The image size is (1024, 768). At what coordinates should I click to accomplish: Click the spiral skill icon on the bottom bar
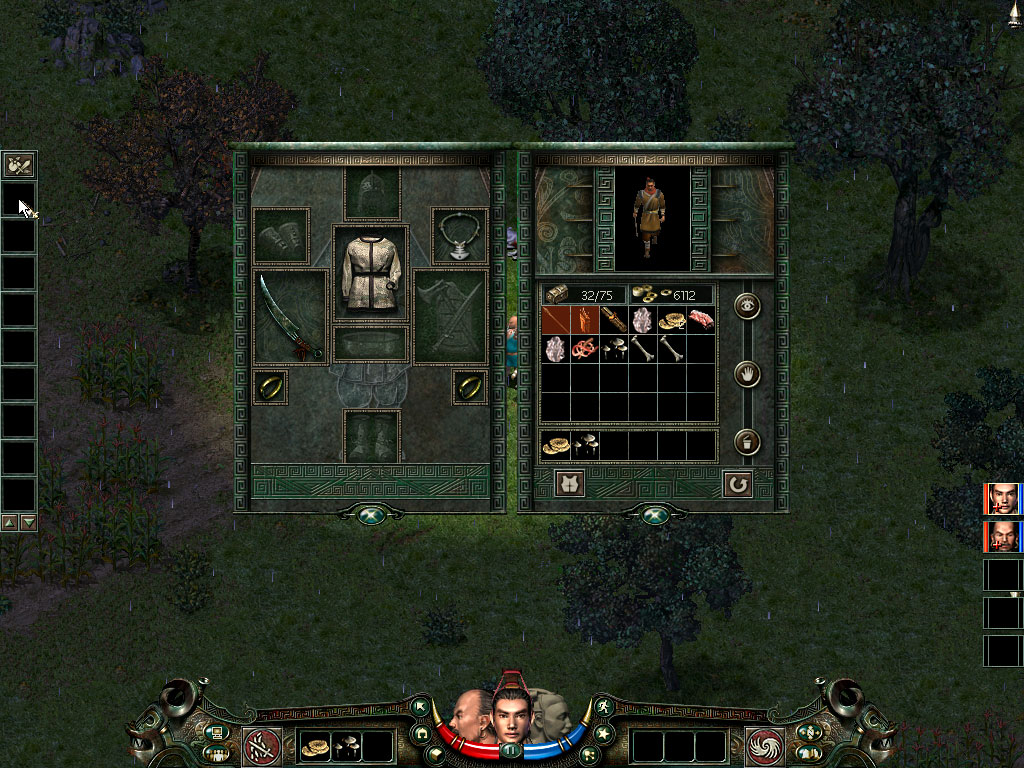tap(765, 746)
